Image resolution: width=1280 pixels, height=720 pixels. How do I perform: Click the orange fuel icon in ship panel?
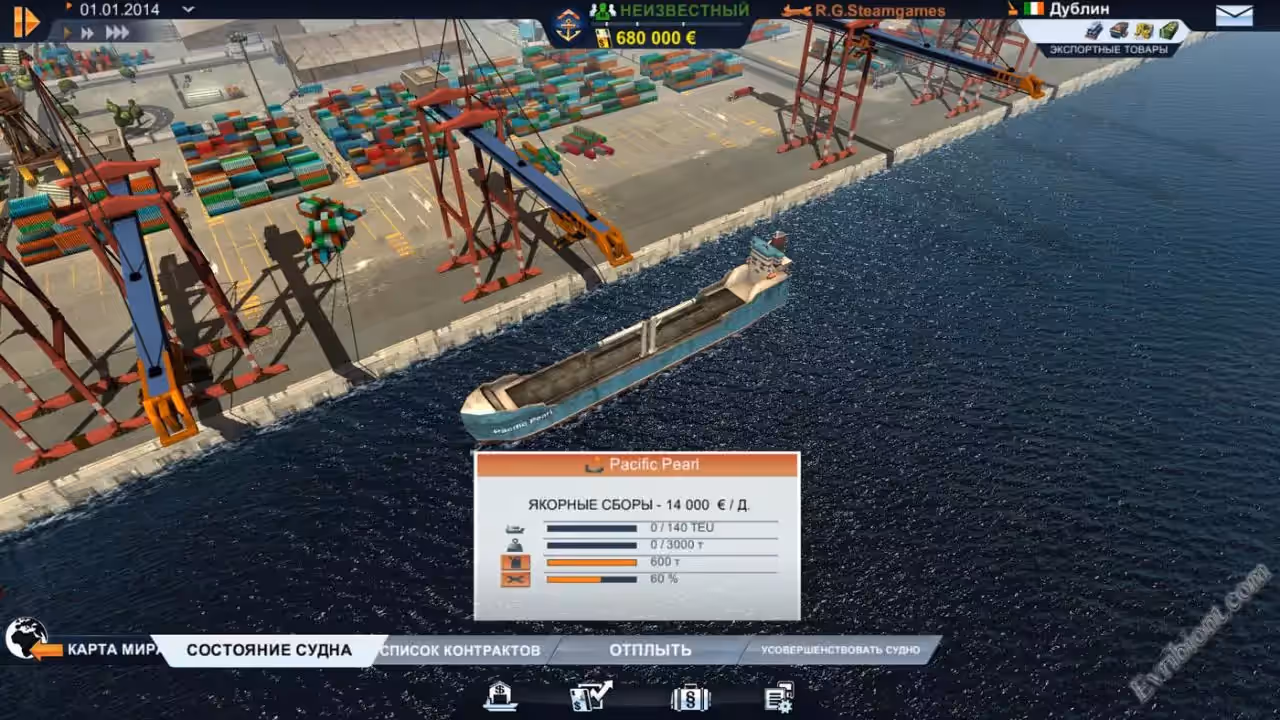(x=515, y=563)
